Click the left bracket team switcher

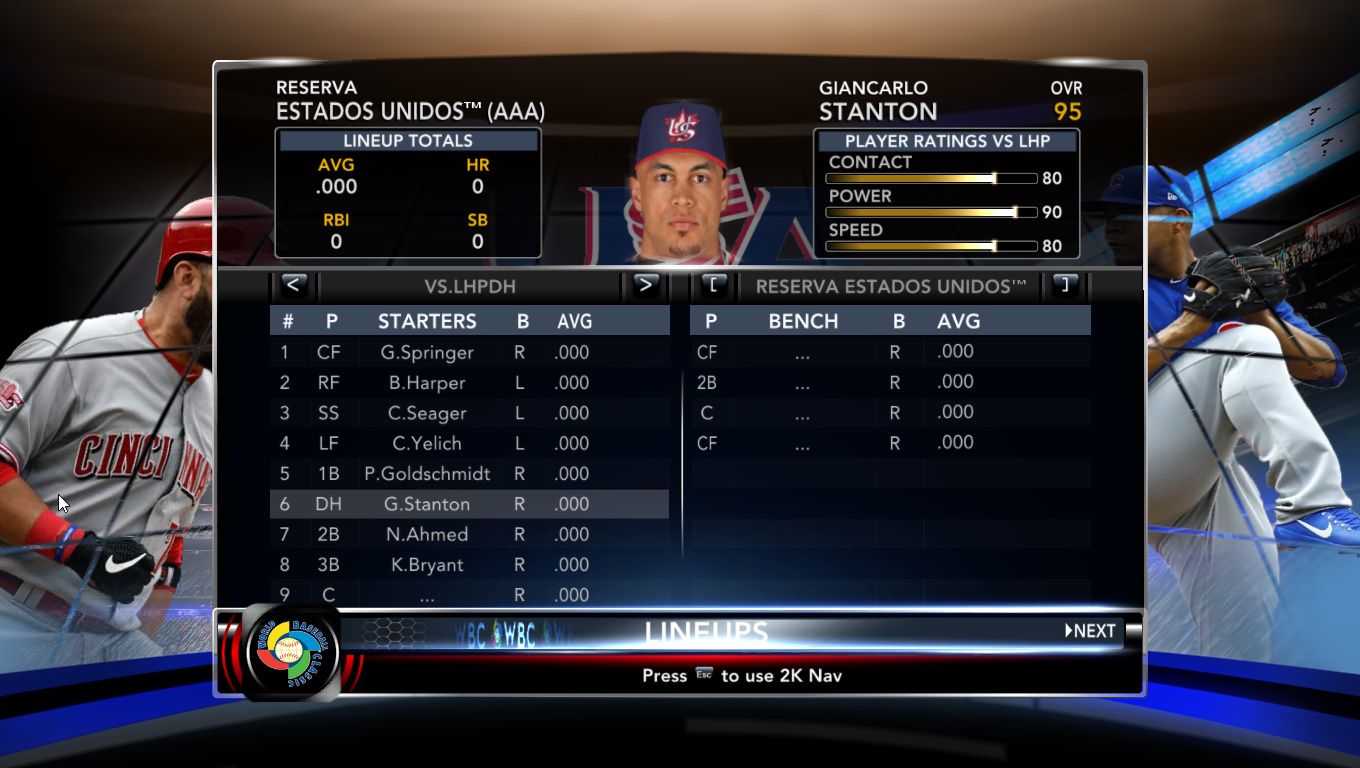click(x=714, y=286)
